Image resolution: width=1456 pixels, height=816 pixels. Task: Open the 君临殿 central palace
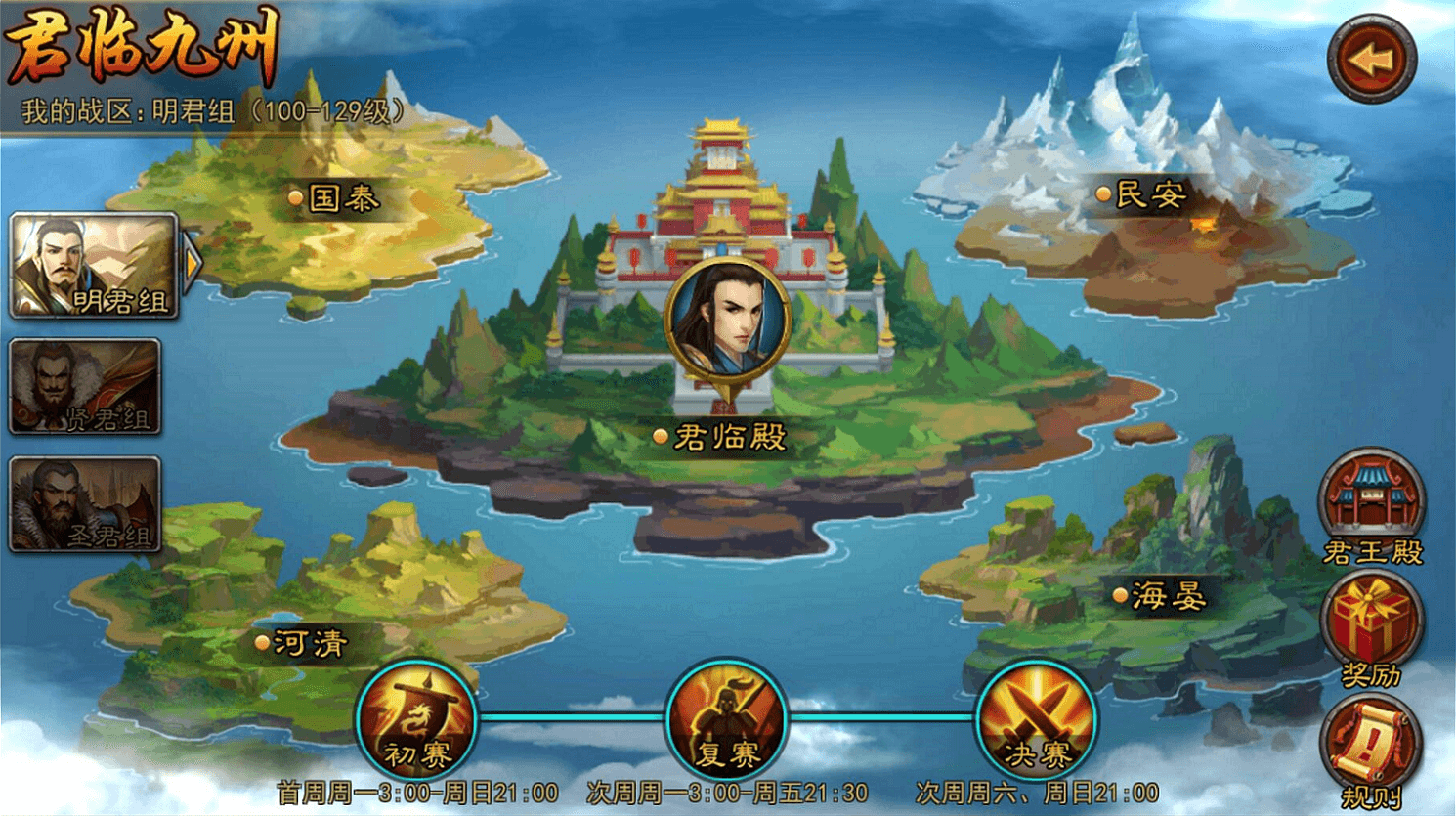(x=721, y=437)
